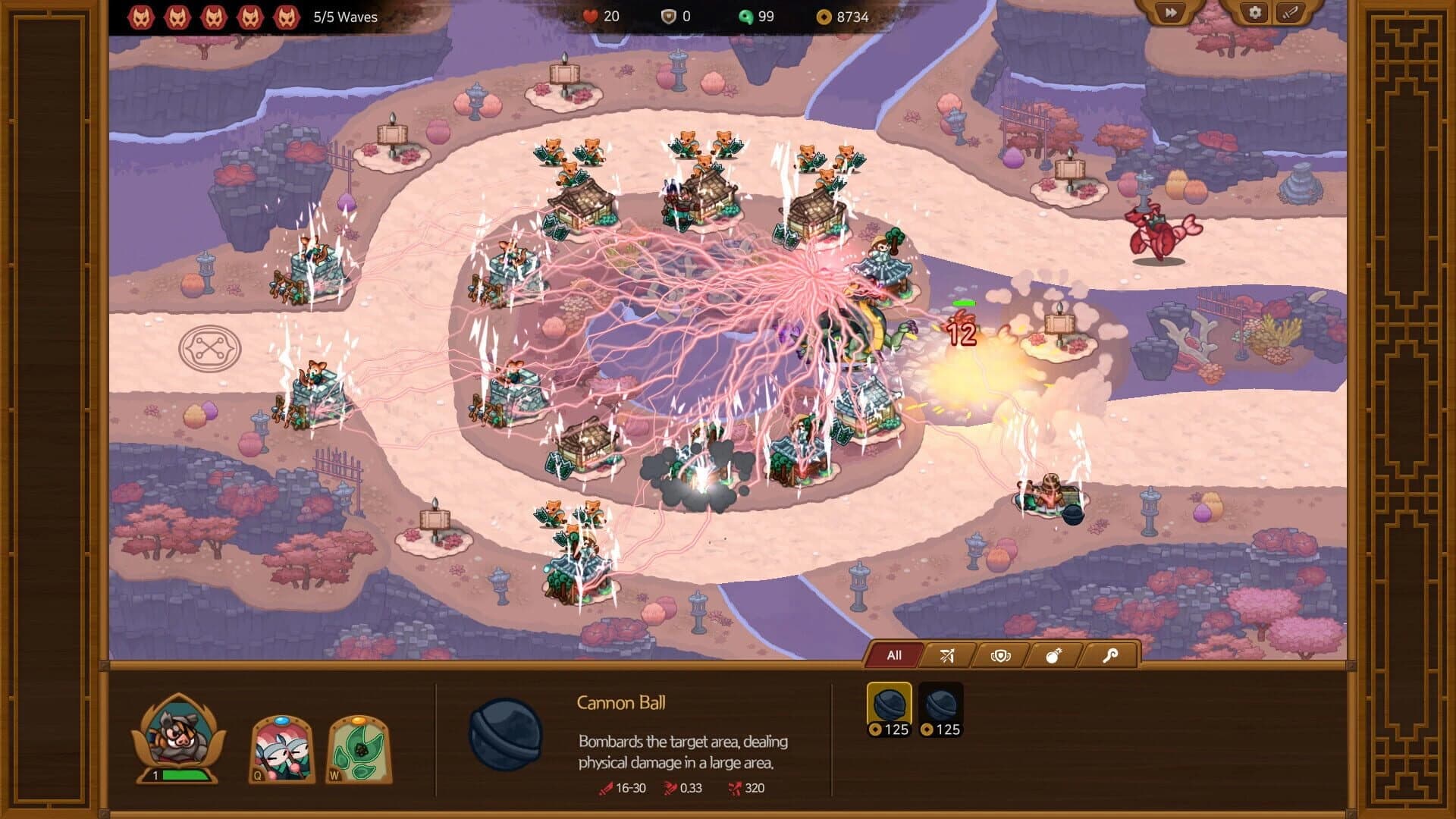
Task: Select the magic staff filter icon
Action: (1111, 654)
